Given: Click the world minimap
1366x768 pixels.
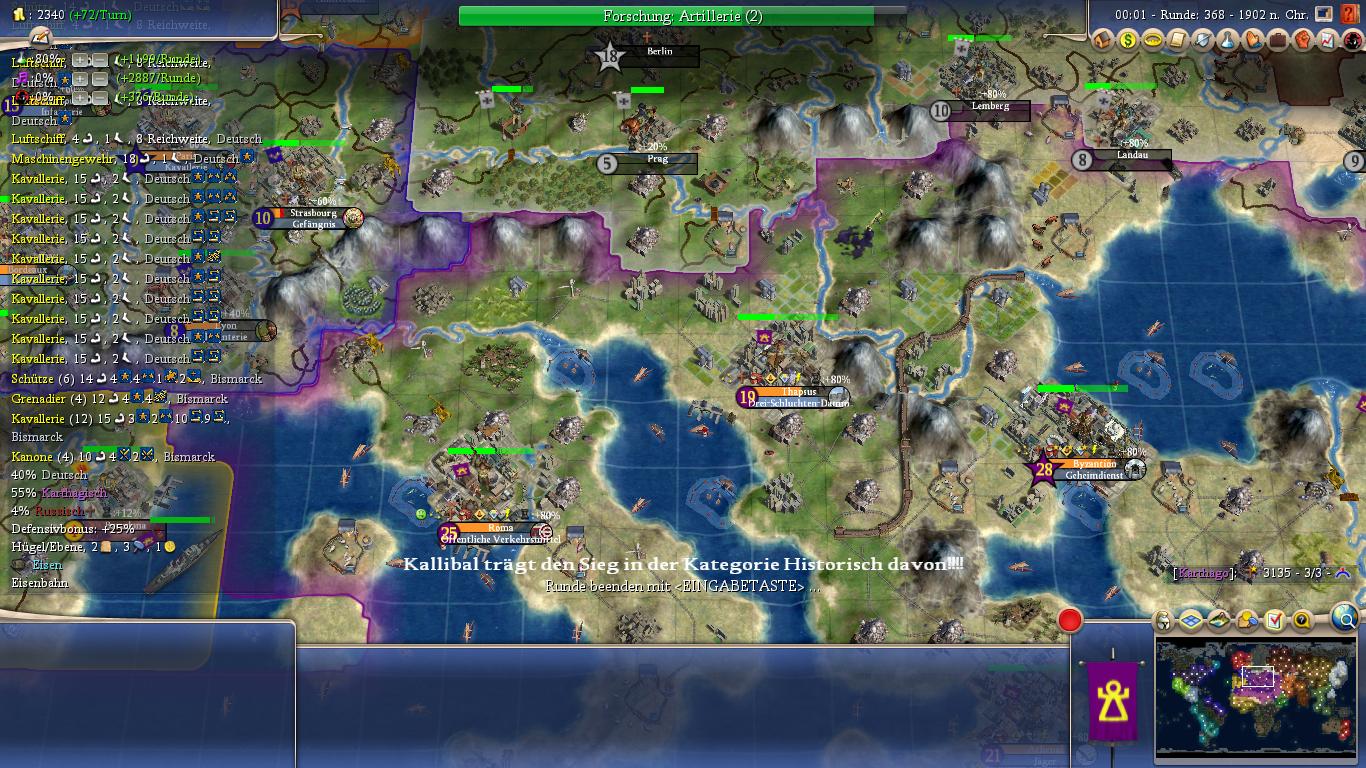Looking at the screenshot, I should coord(1256,696).
